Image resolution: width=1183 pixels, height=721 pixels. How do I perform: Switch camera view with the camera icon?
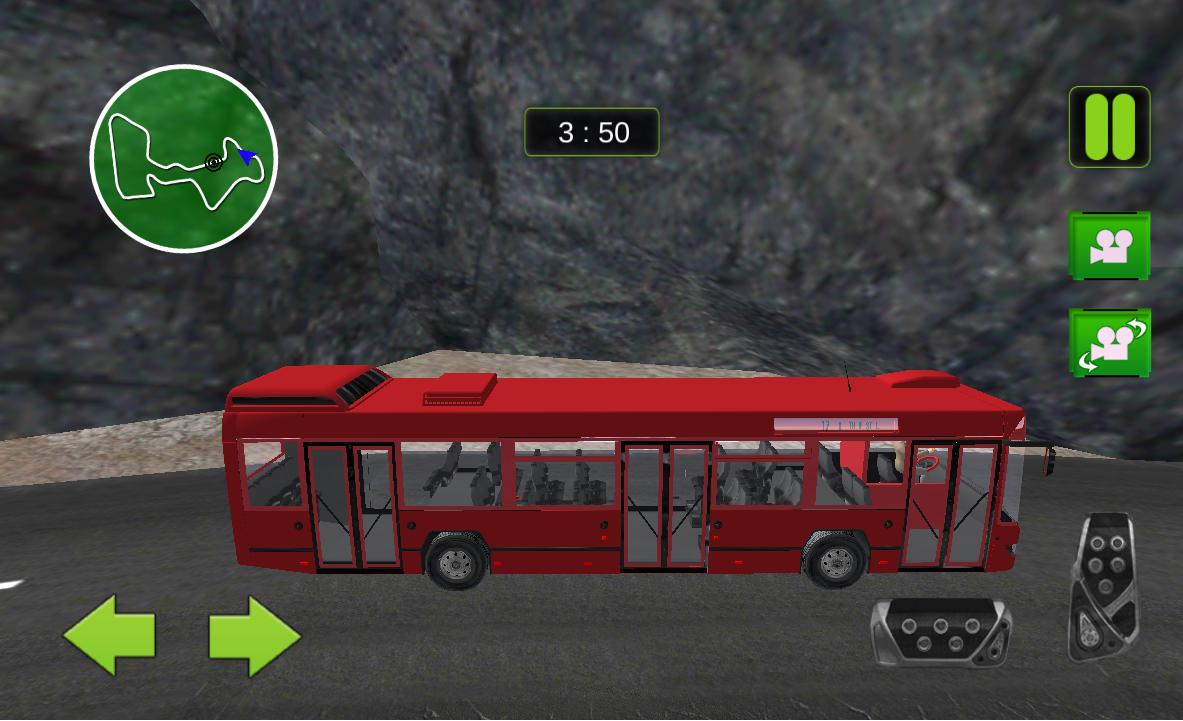(x=1109, y=245)
